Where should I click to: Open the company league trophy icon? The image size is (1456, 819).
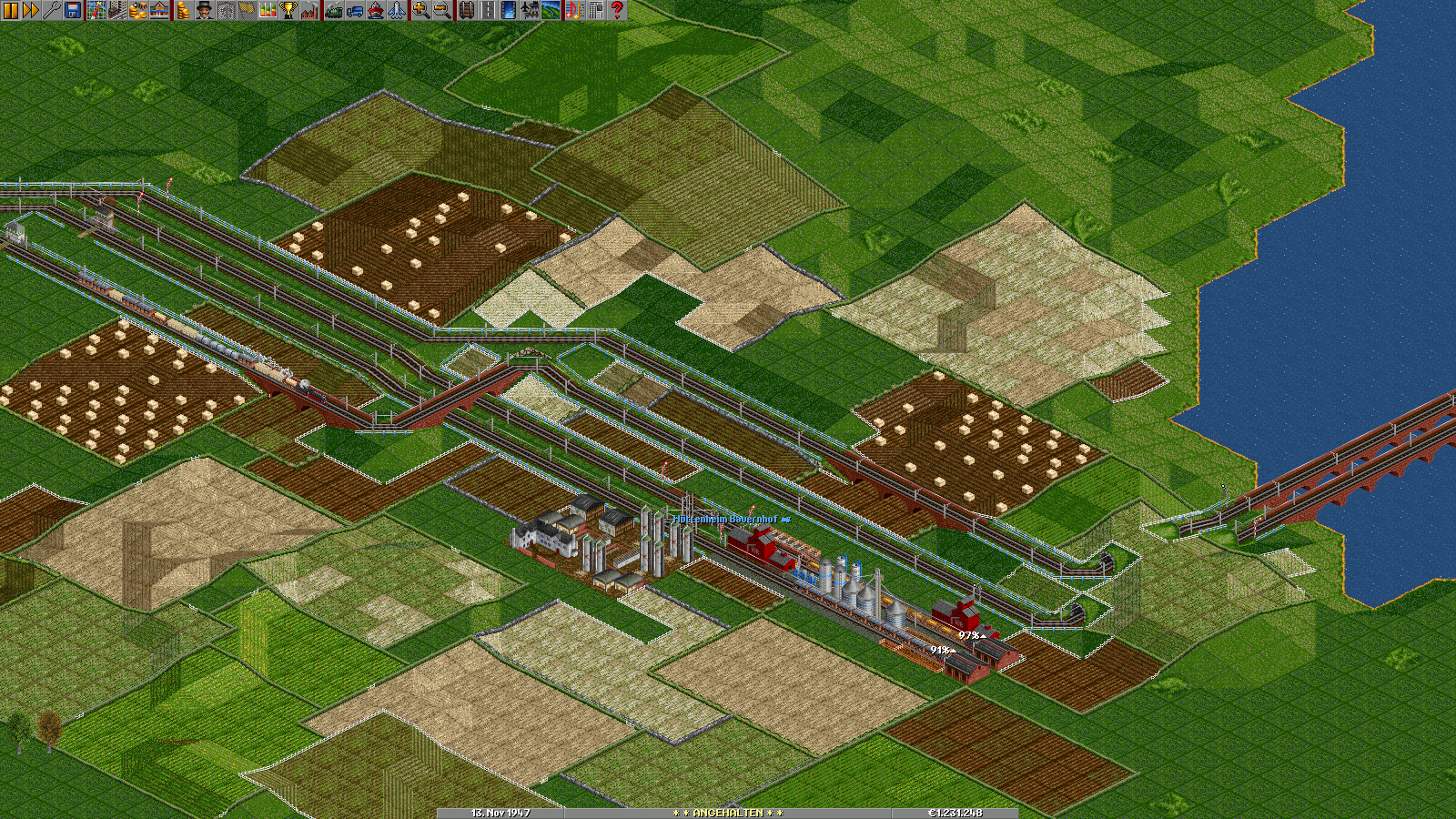288,10
